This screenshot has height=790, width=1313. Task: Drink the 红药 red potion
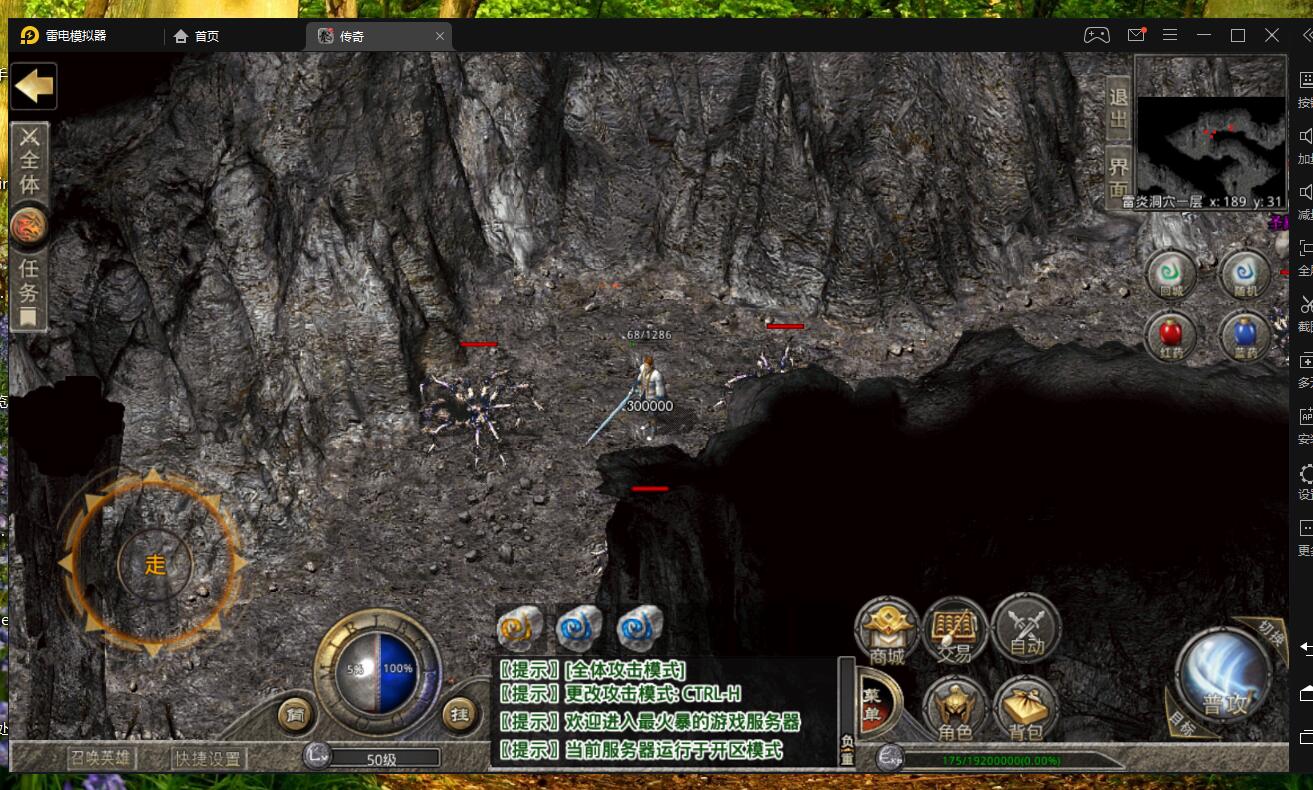coord(1171,334)
